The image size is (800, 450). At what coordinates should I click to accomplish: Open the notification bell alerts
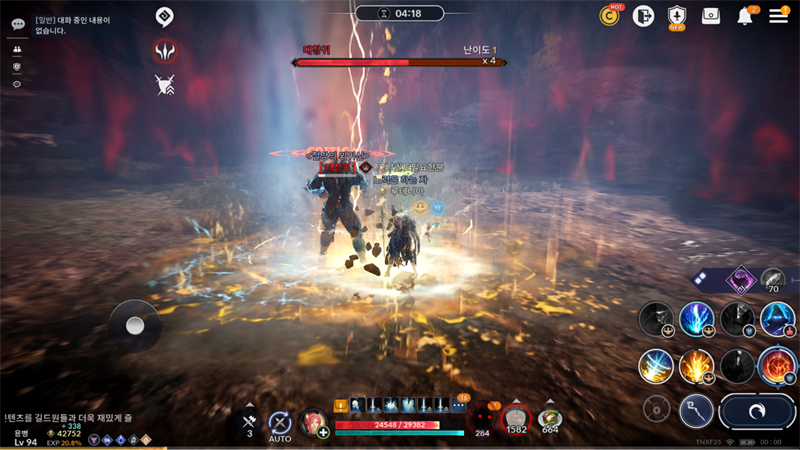point(745,16)
